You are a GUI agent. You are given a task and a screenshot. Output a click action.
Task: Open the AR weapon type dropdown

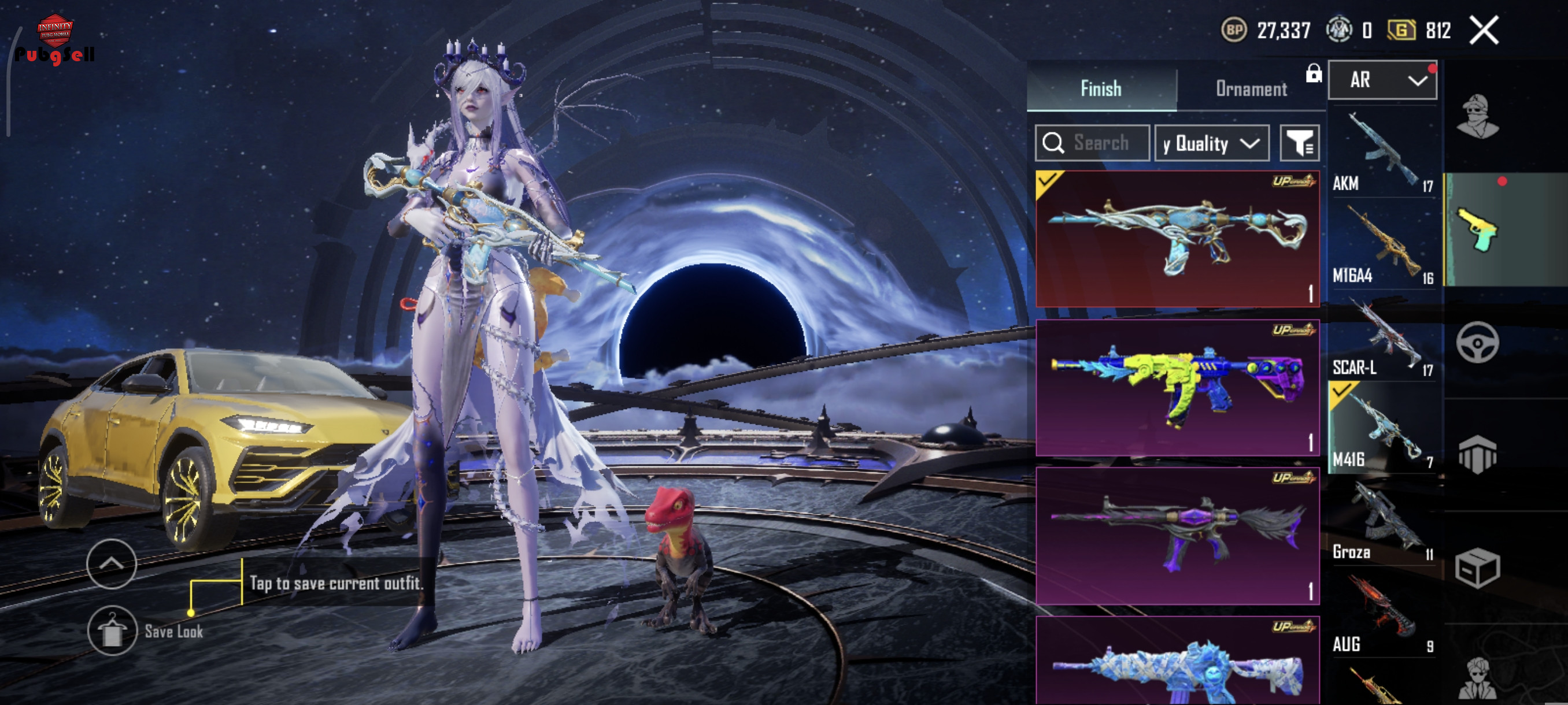tap(1382, 80)
